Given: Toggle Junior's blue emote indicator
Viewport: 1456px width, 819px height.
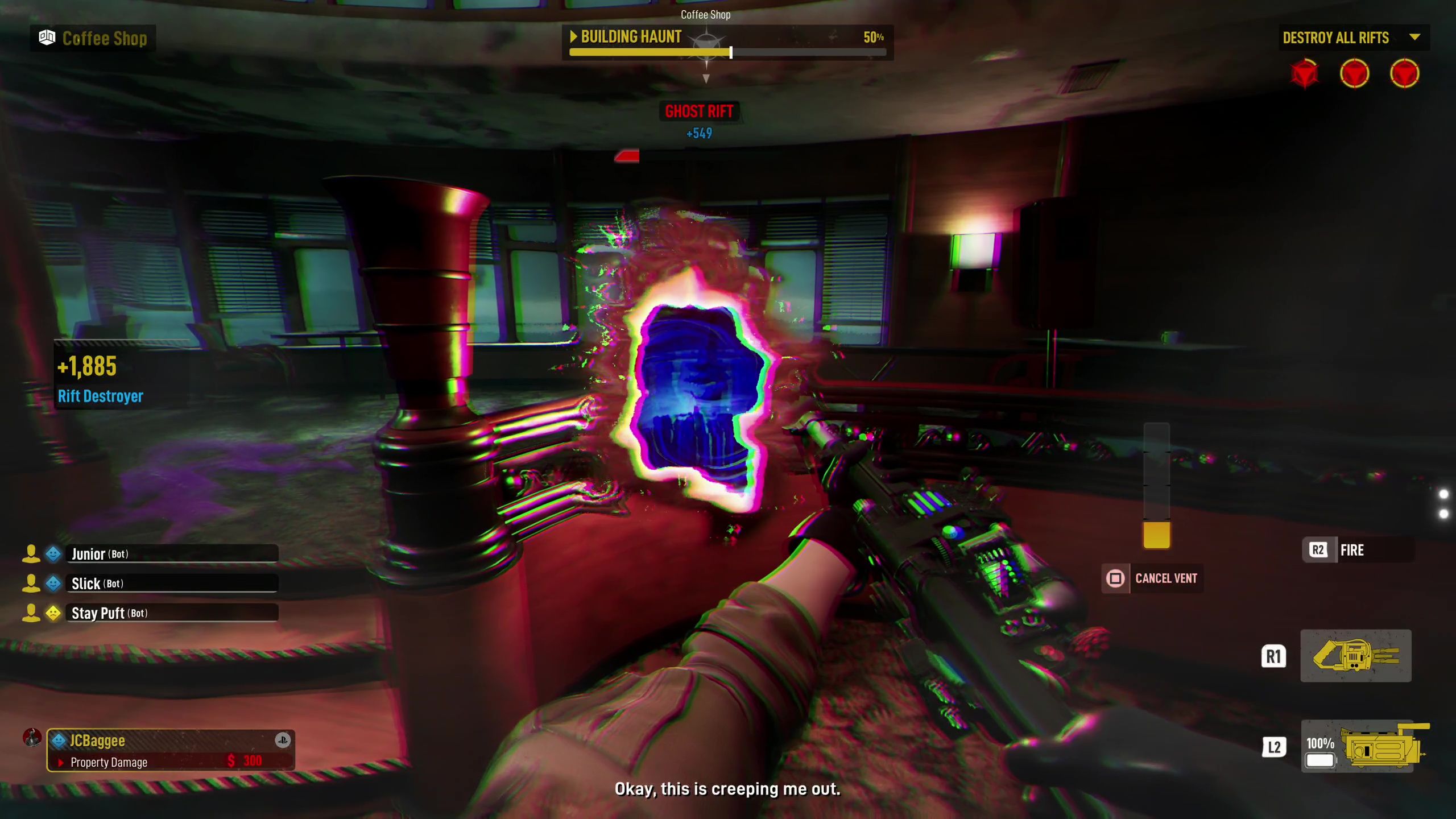Looking at the screenshot, I should click(52, 554).
